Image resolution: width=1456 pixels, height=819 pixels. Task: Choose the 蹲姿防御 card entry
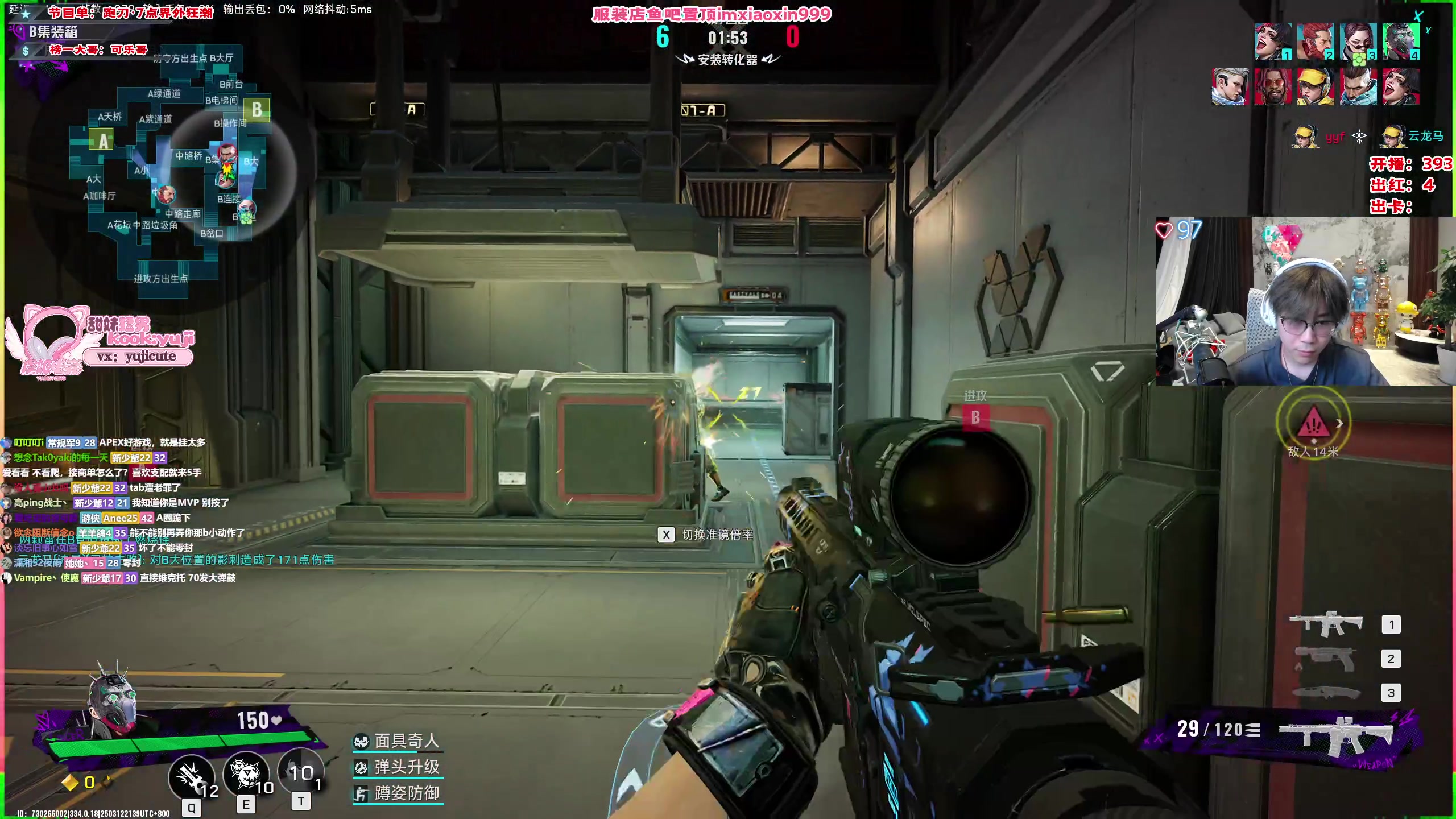click(398, 793)
